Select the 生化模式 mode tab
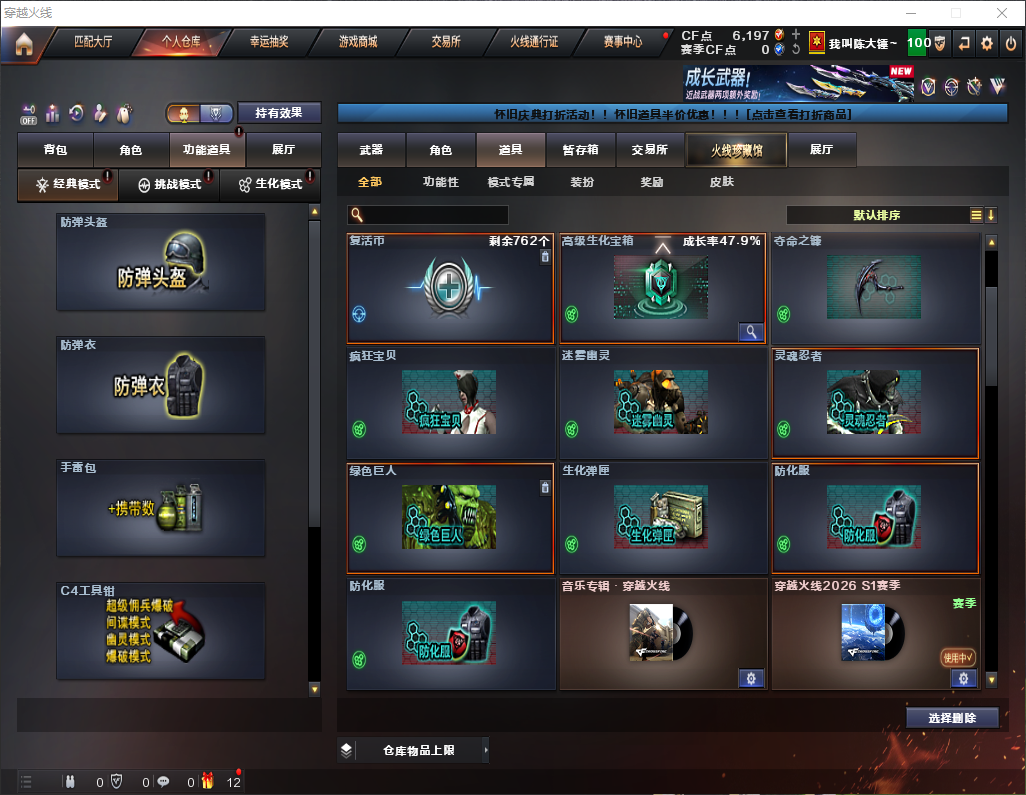This screenshot has width=1026, height=795. coord(270,184)
